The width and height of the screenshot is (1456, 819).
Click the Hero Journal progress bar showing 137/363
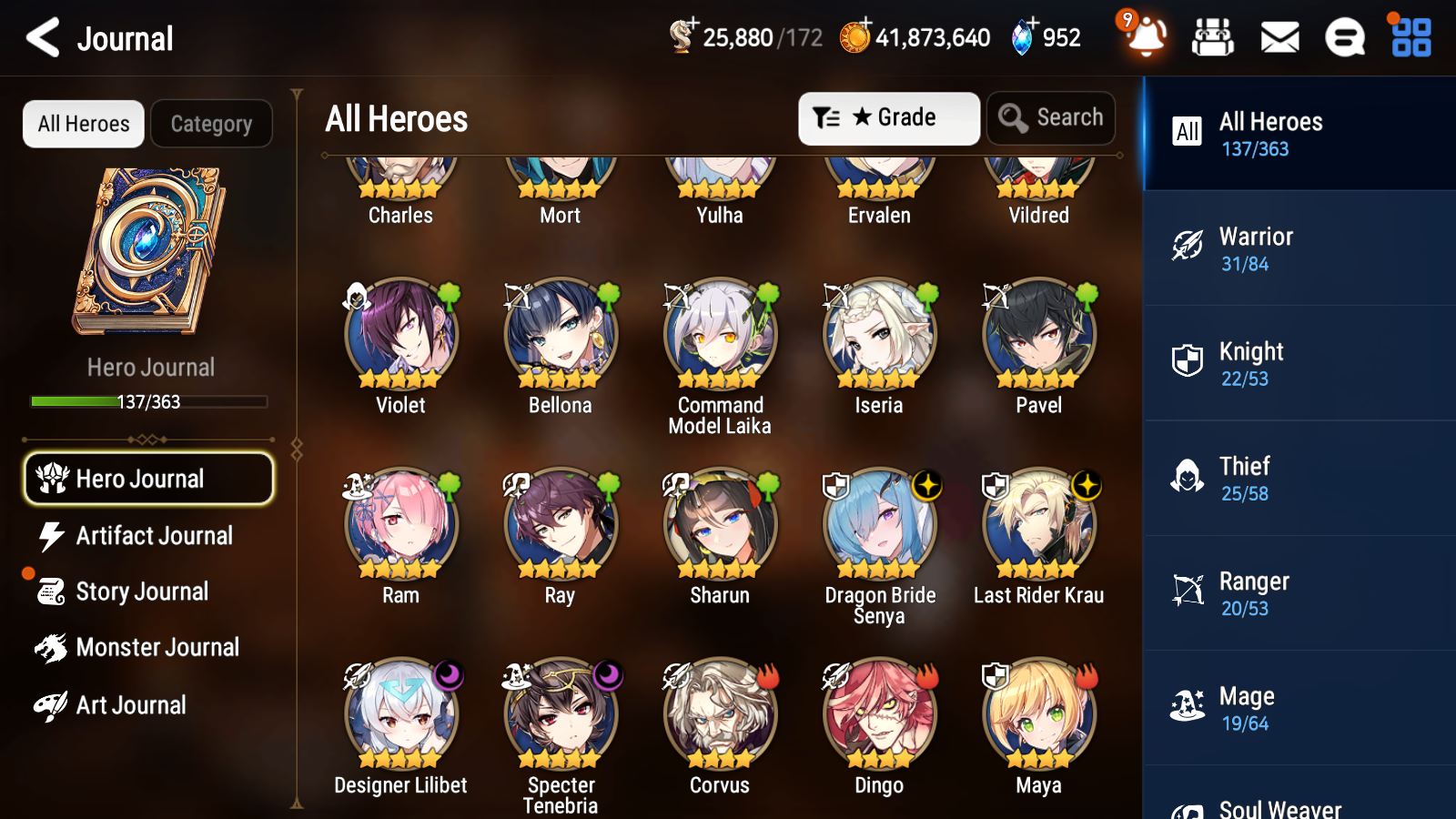[x=148, y=401]
